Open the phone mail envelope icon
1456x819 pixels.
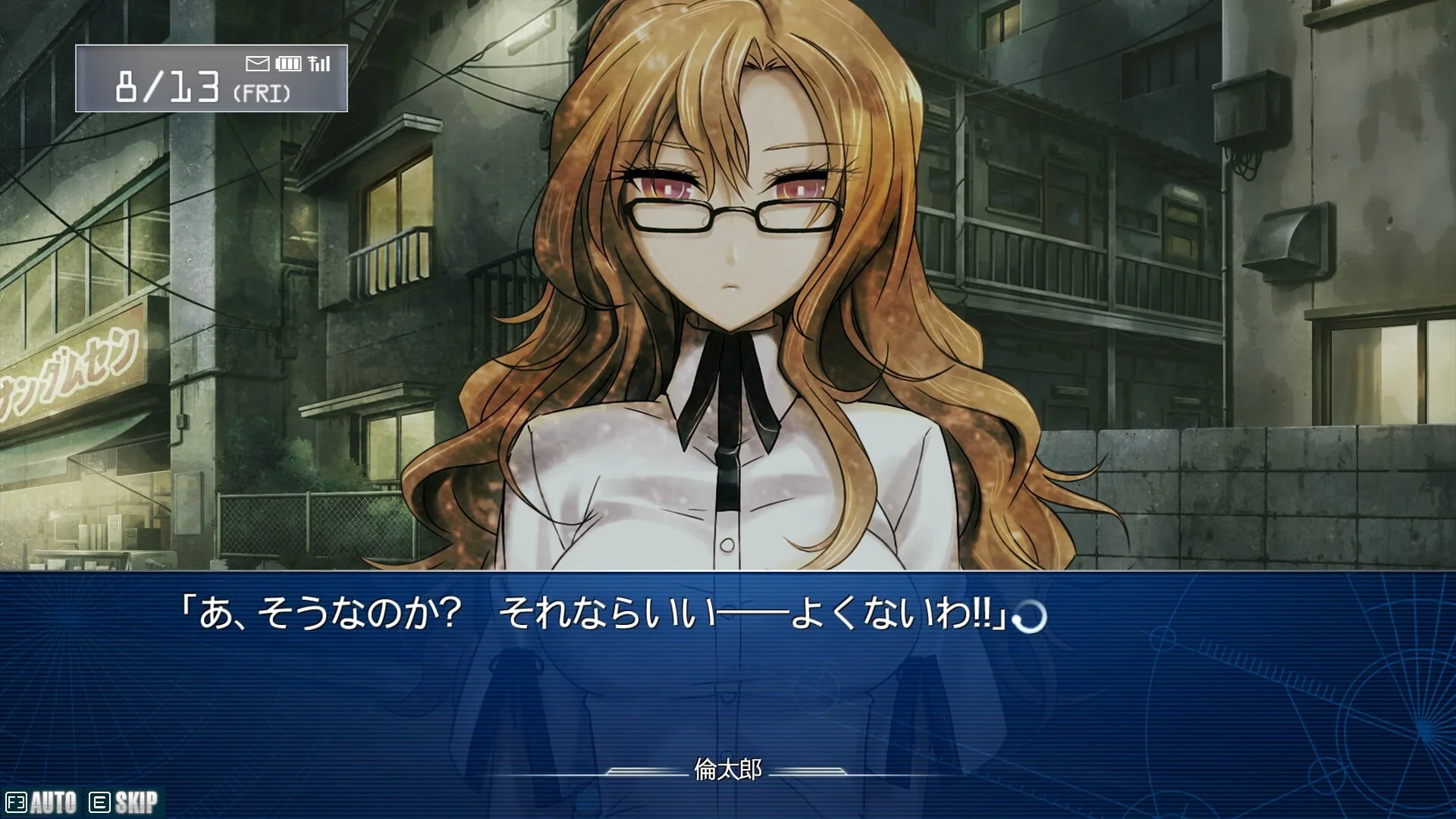coord(258,64)
